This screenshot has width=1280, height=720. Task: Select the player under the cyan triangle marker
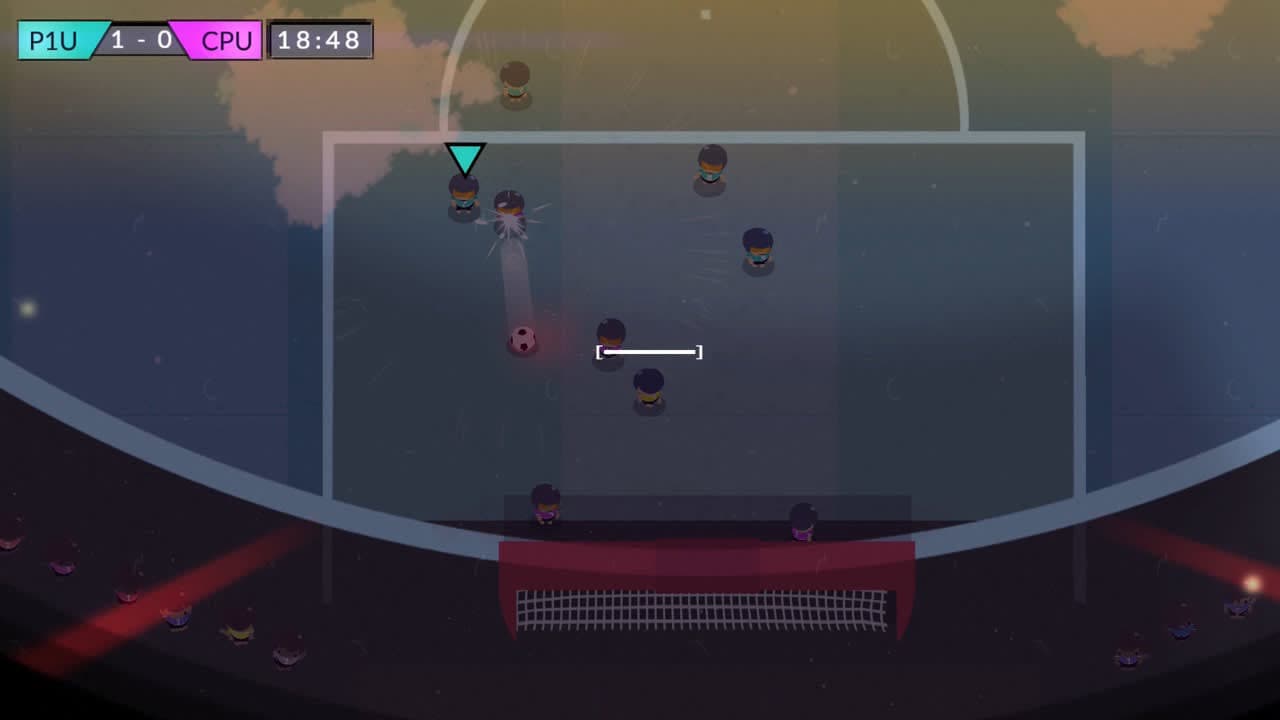tap(461, 197)
